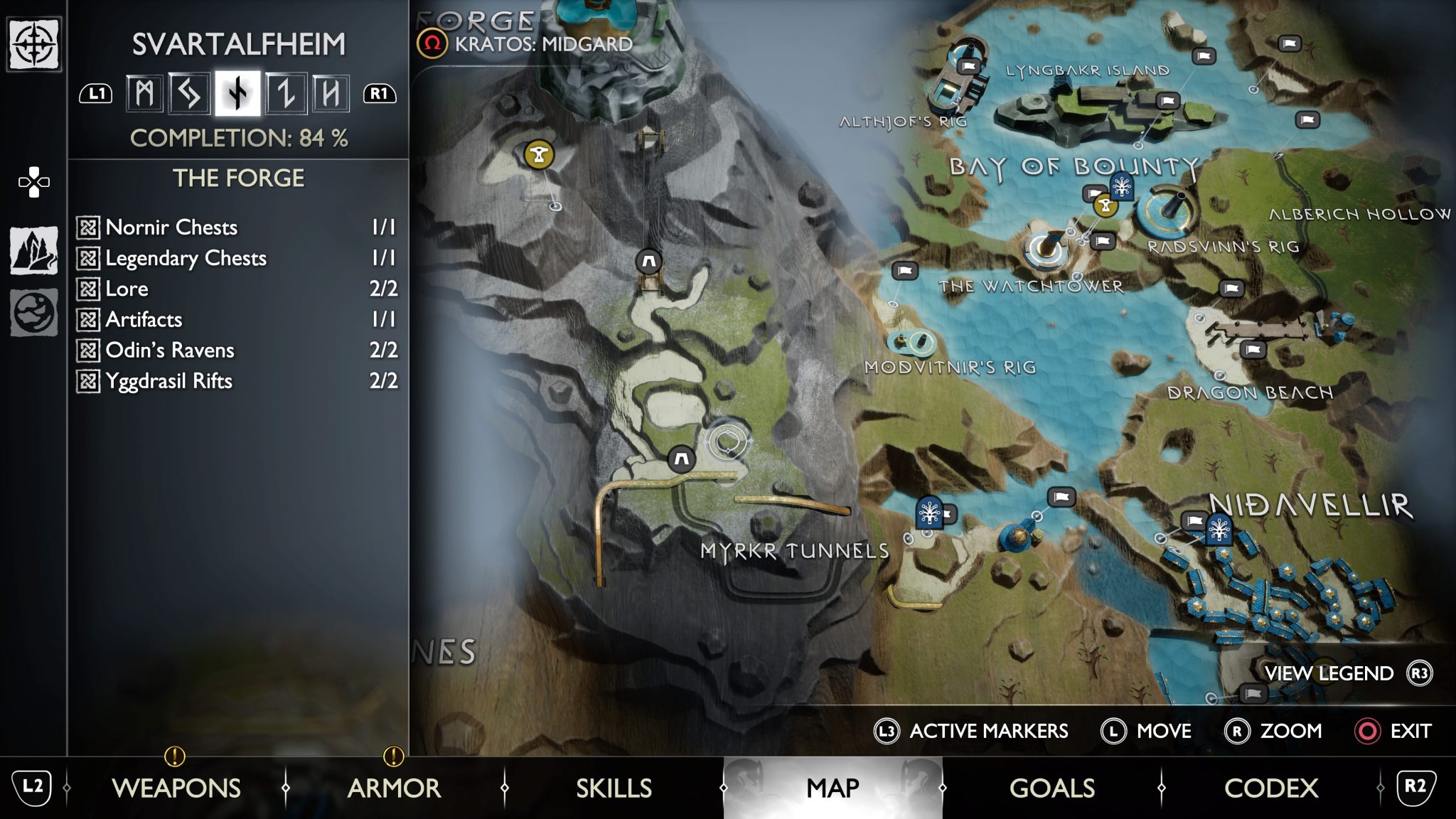Image resolution: width=1456 pixels, height=819 pixels.
Task: Toggle the Nornir Chests checkbox
Action: [88, 227]
